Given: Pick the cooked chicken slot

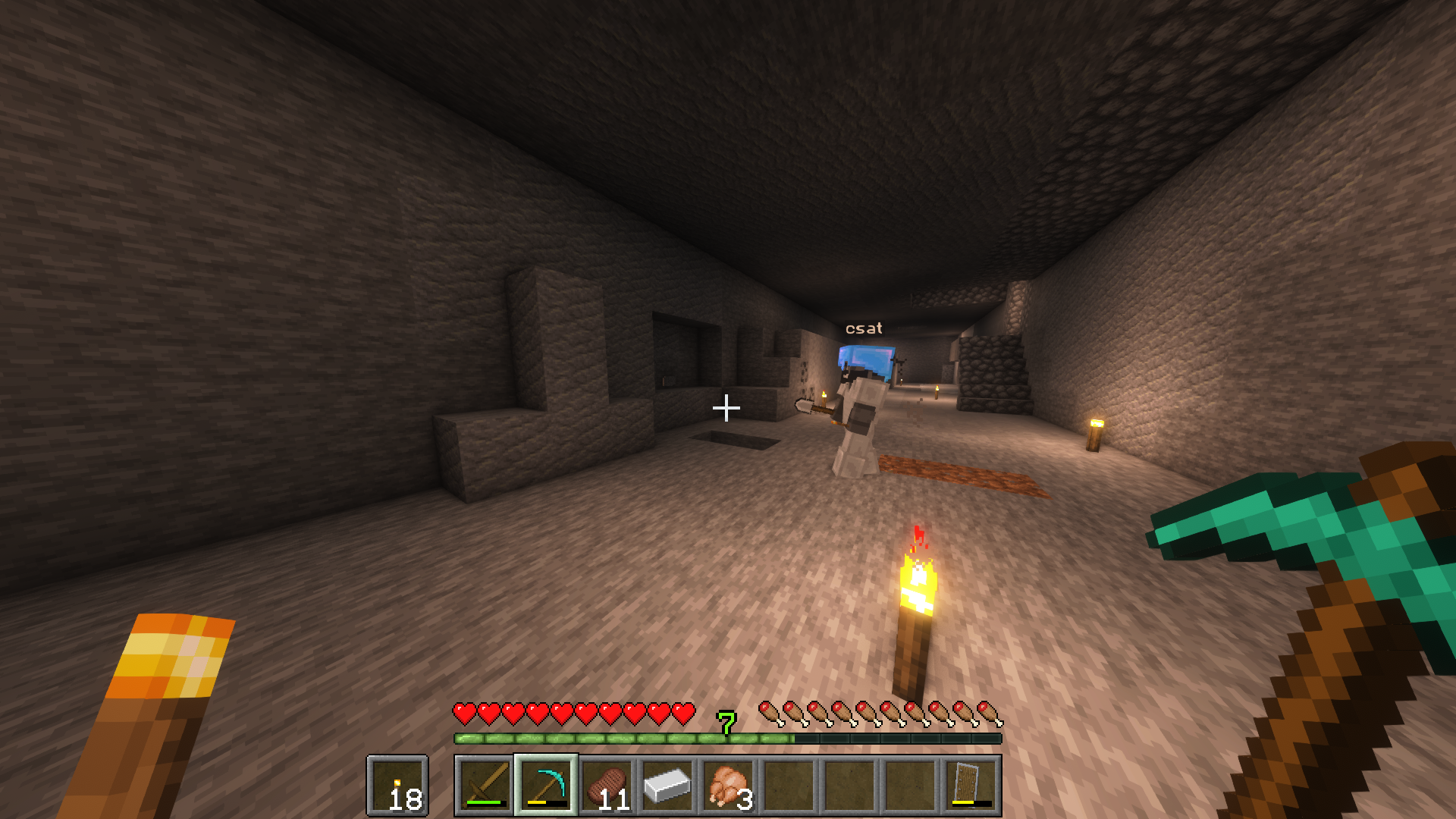Looking at the screenshot, I should tap(728, 785).
